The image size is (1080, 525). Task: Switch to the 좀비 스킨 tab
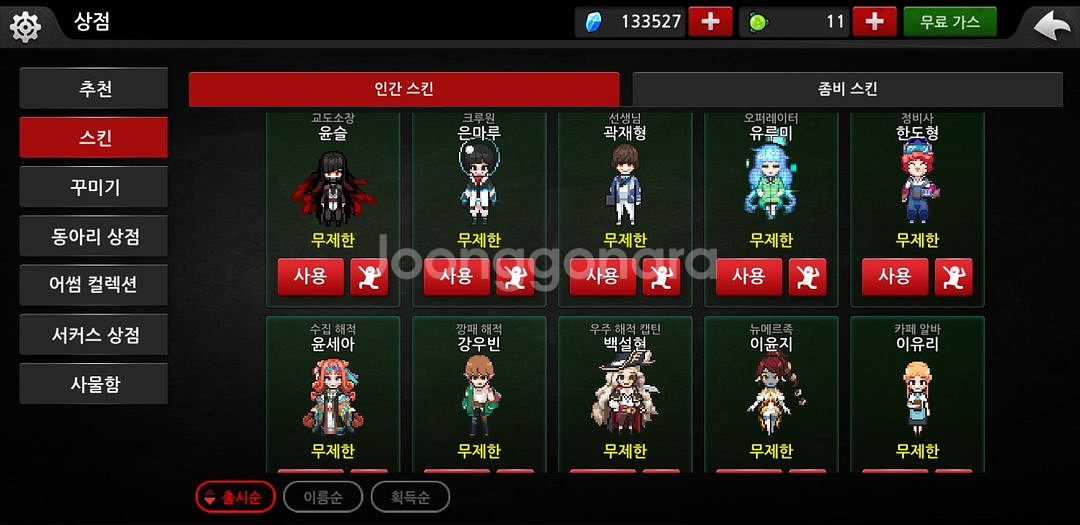847,89
